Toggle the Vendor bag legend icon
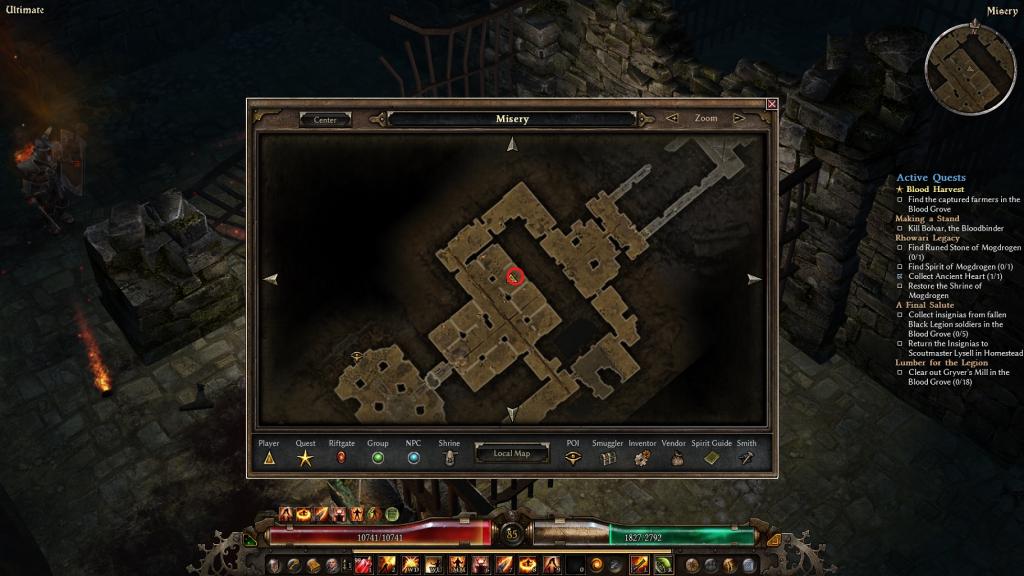The width and height of the screenshot is (1024, 576). tap(676, 458)
